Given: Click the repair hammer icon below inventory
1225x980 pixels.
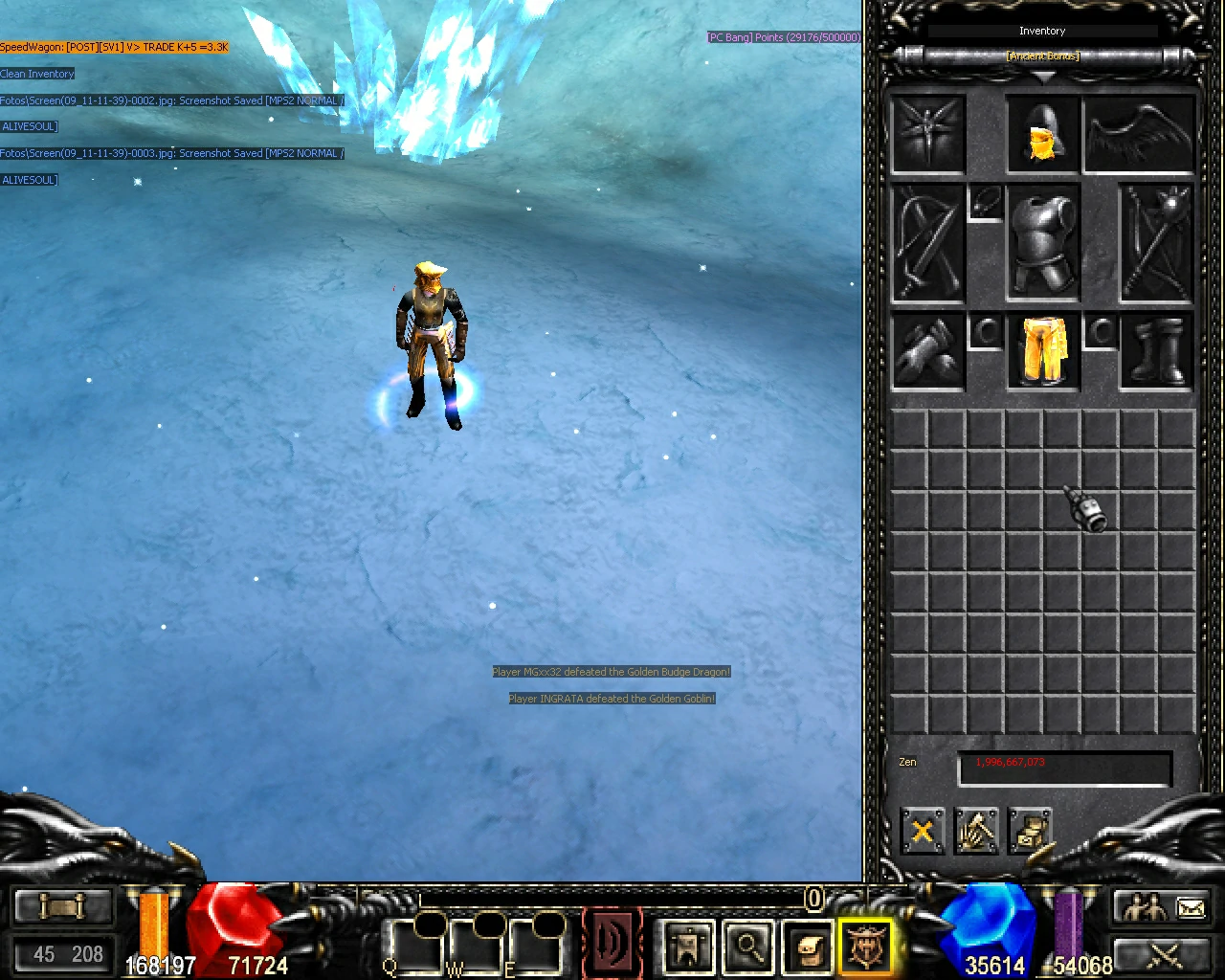Looking at the screenshot, I should [x=977, y=832].
